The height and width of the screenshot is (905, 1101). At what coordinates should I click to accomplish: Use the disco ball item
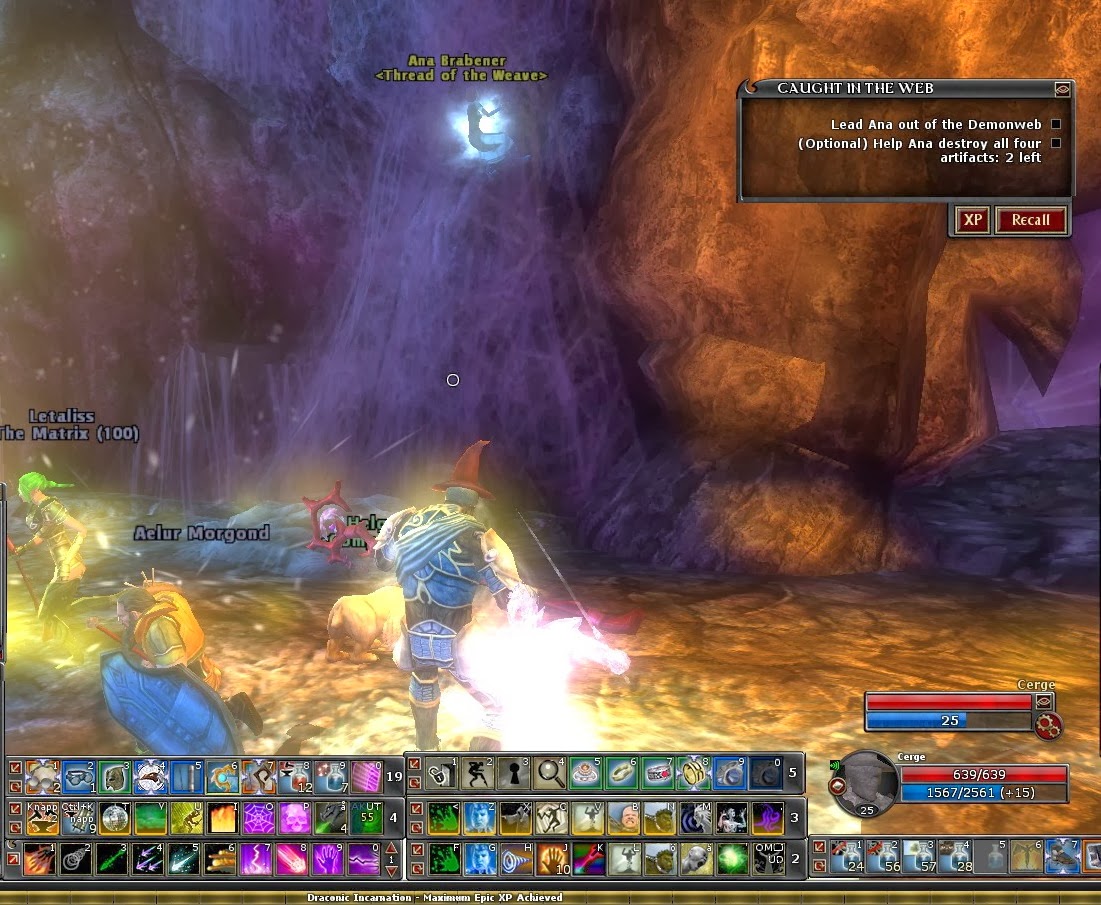pos(113,817)
